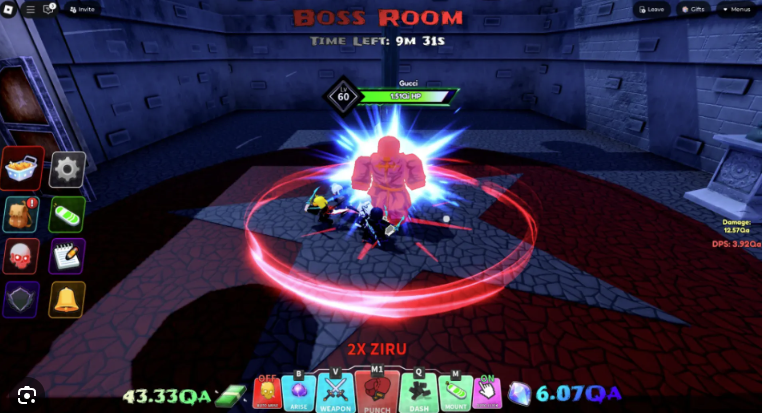Open the Gifts menu
Viewport: 763px width, 413px height.
tap(693, 9)
